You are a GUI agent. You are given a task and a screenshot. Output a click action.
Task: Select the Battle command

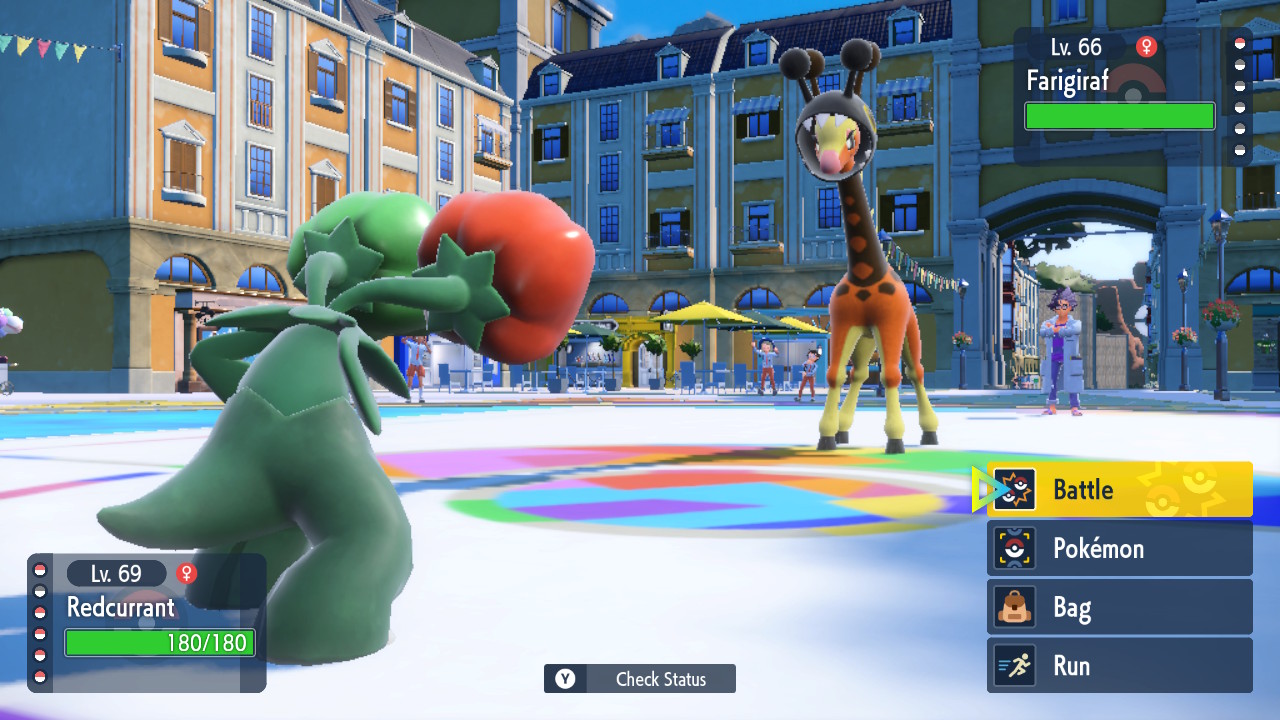click(x=1120, y=490)
